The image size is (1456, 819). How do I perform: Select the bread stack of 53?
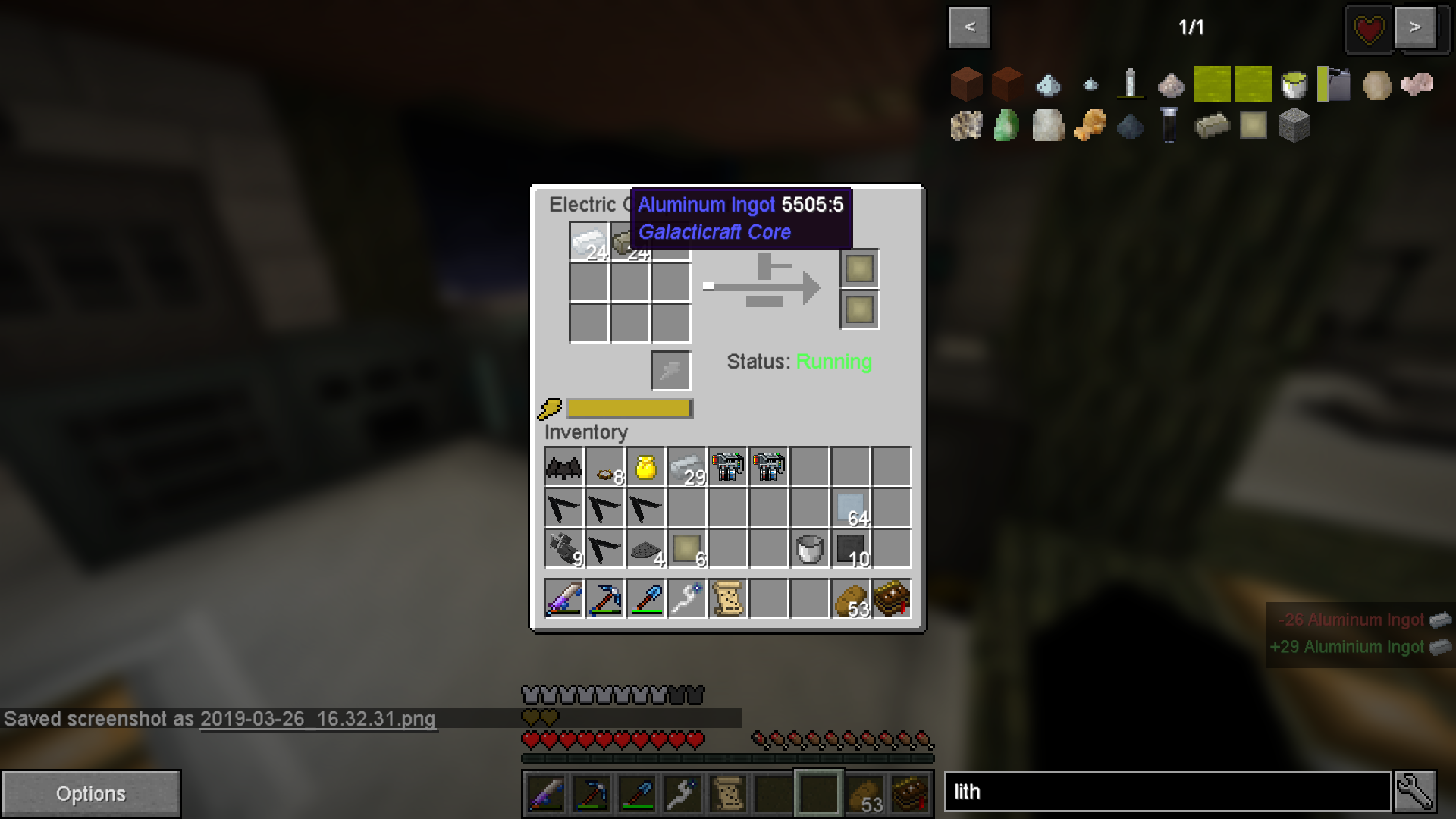pos(851,599)
